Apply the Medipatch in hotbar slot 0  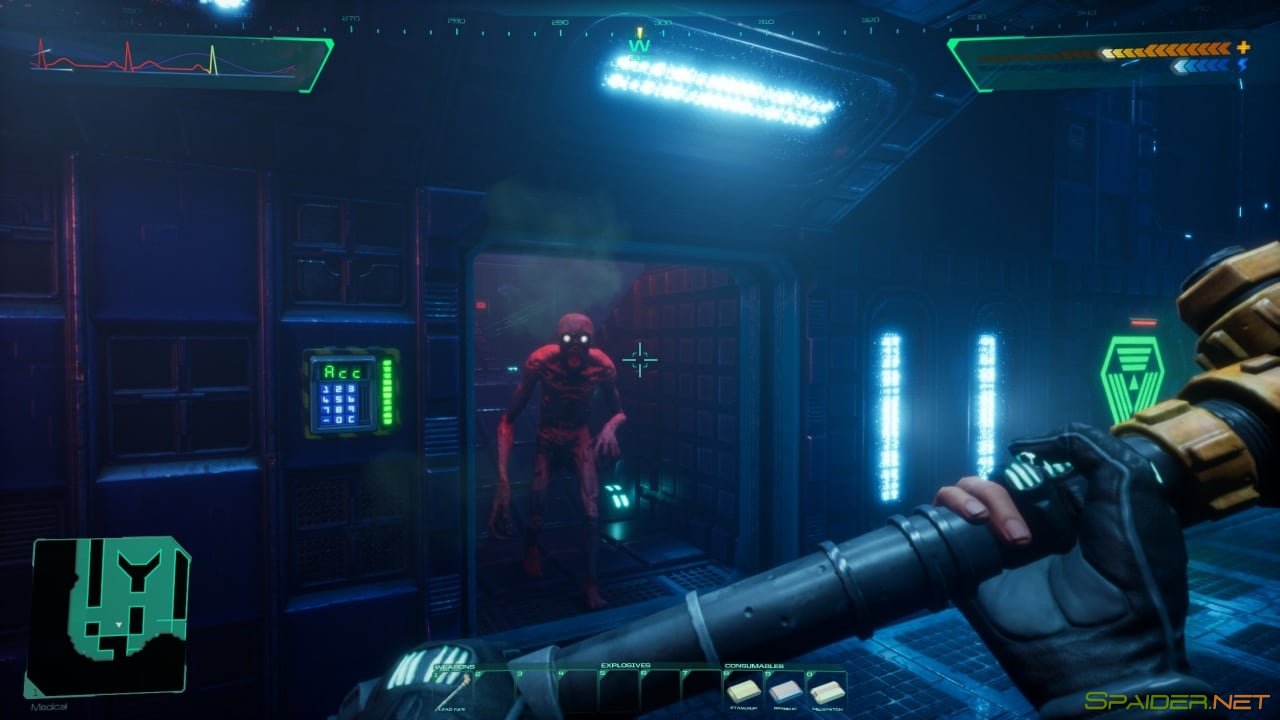825,692
